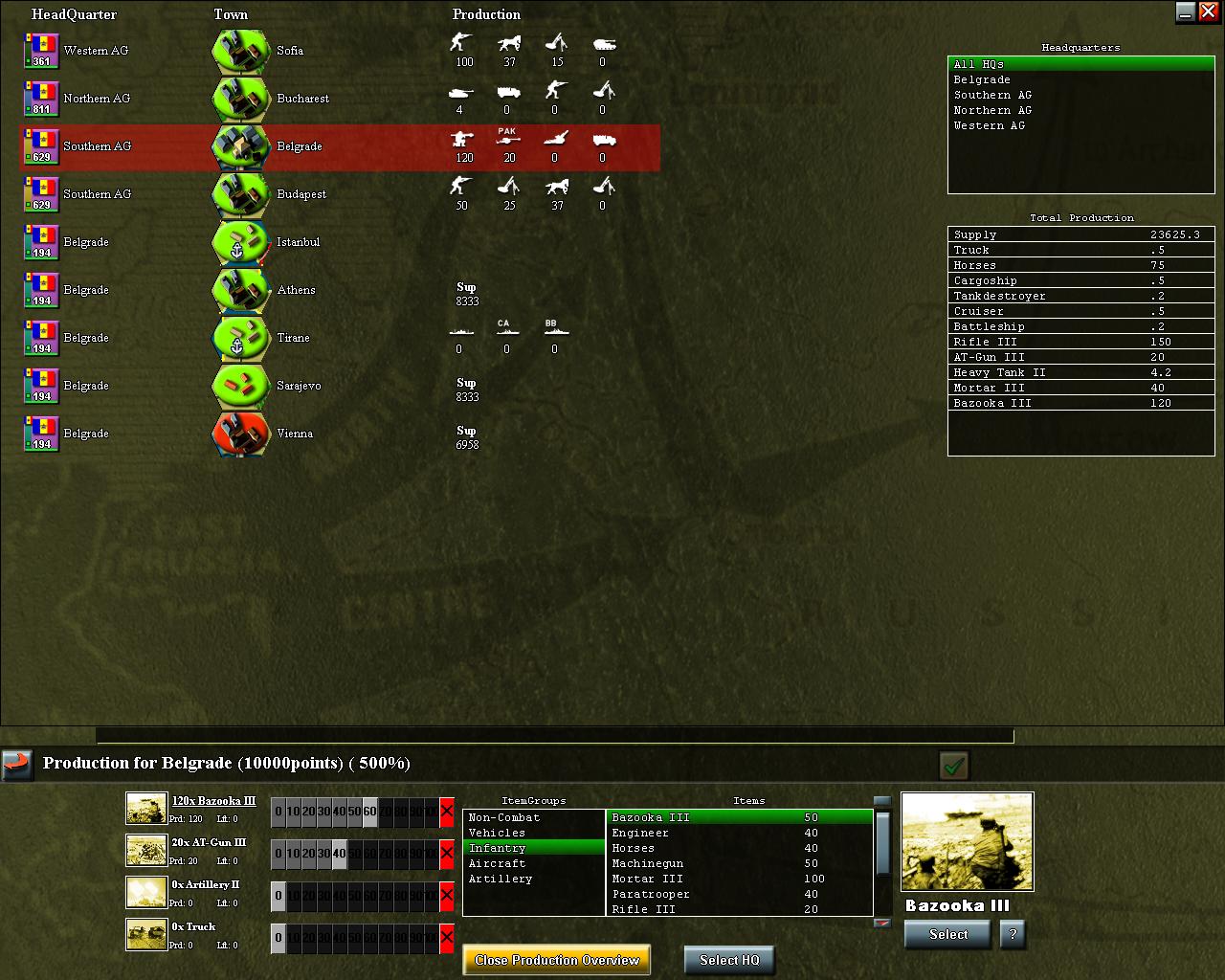The height and width of the screenshot is (980, 1225).
Task: Cancel Artillery II production with its red X
Action: 446,896
